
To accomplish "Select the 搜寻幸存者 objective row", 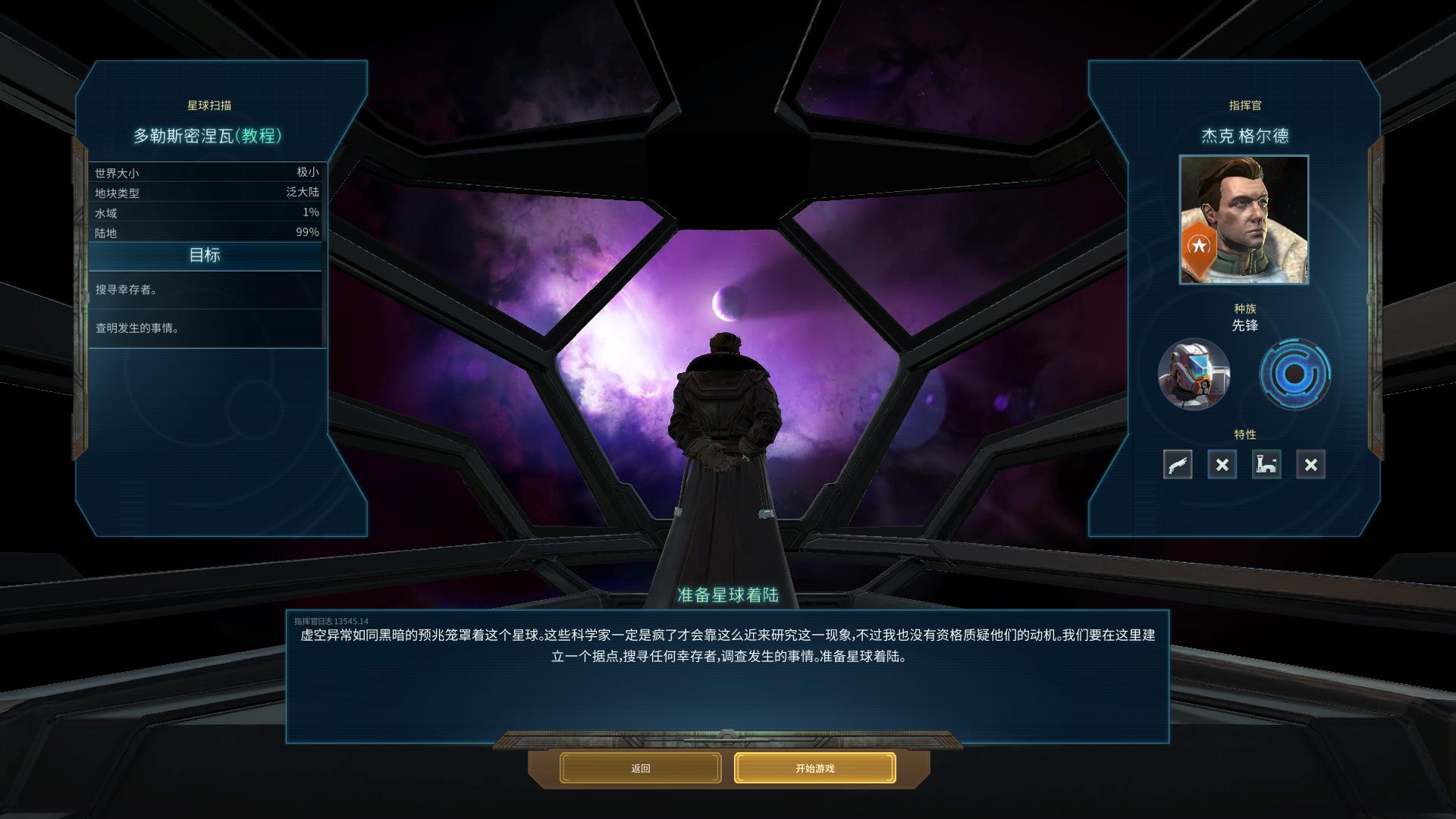I will point(206,290).
